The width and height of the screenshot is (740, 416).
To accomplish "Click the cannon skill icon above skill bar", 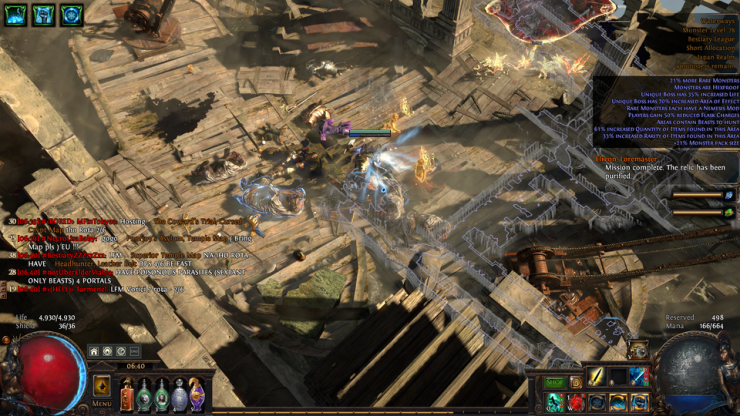I will pos(638,350).
